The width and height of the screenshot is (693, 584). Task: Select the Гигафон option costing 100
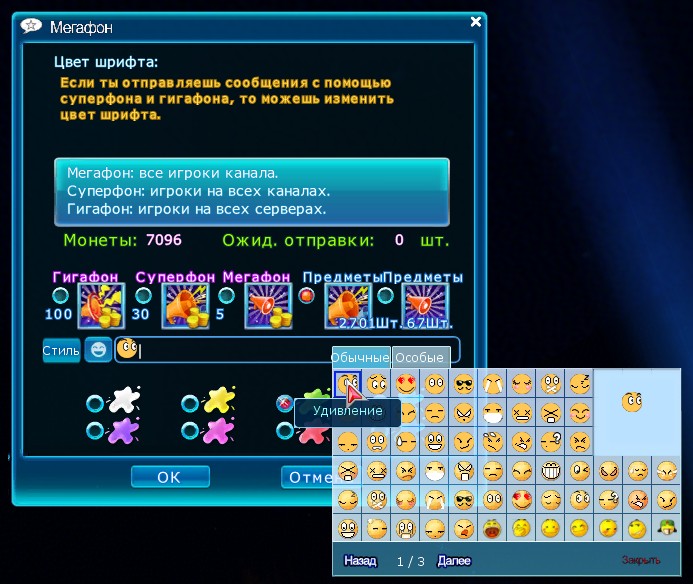pyautogui.click(x=61, y=295)
